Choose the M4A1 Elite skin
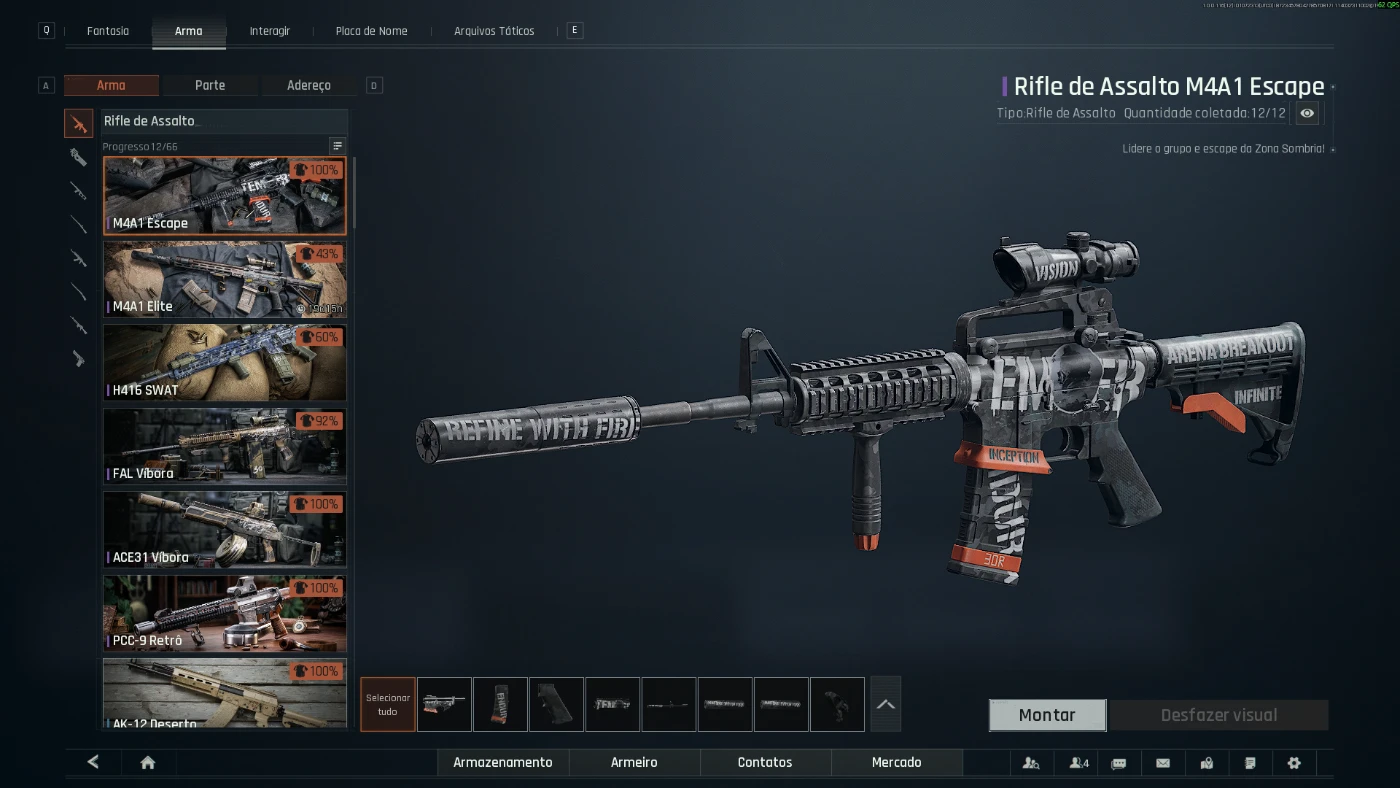The height and width of the screenshot is (788, 1400). point(225,280)
